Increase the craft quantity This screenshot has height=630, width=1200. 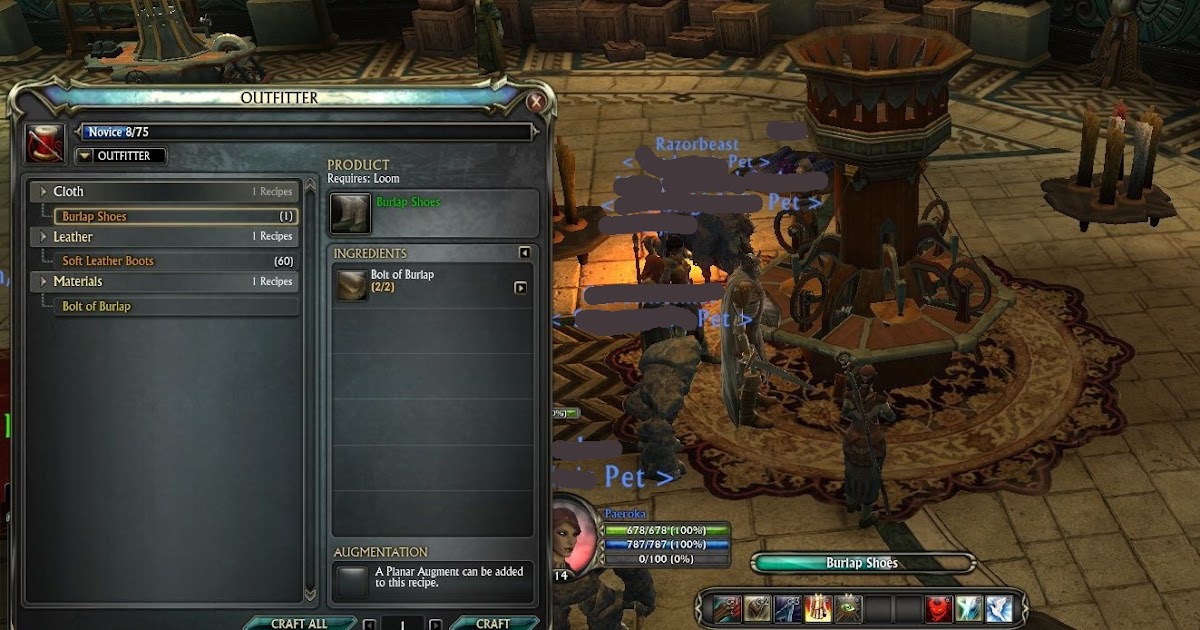coord(435,624)
